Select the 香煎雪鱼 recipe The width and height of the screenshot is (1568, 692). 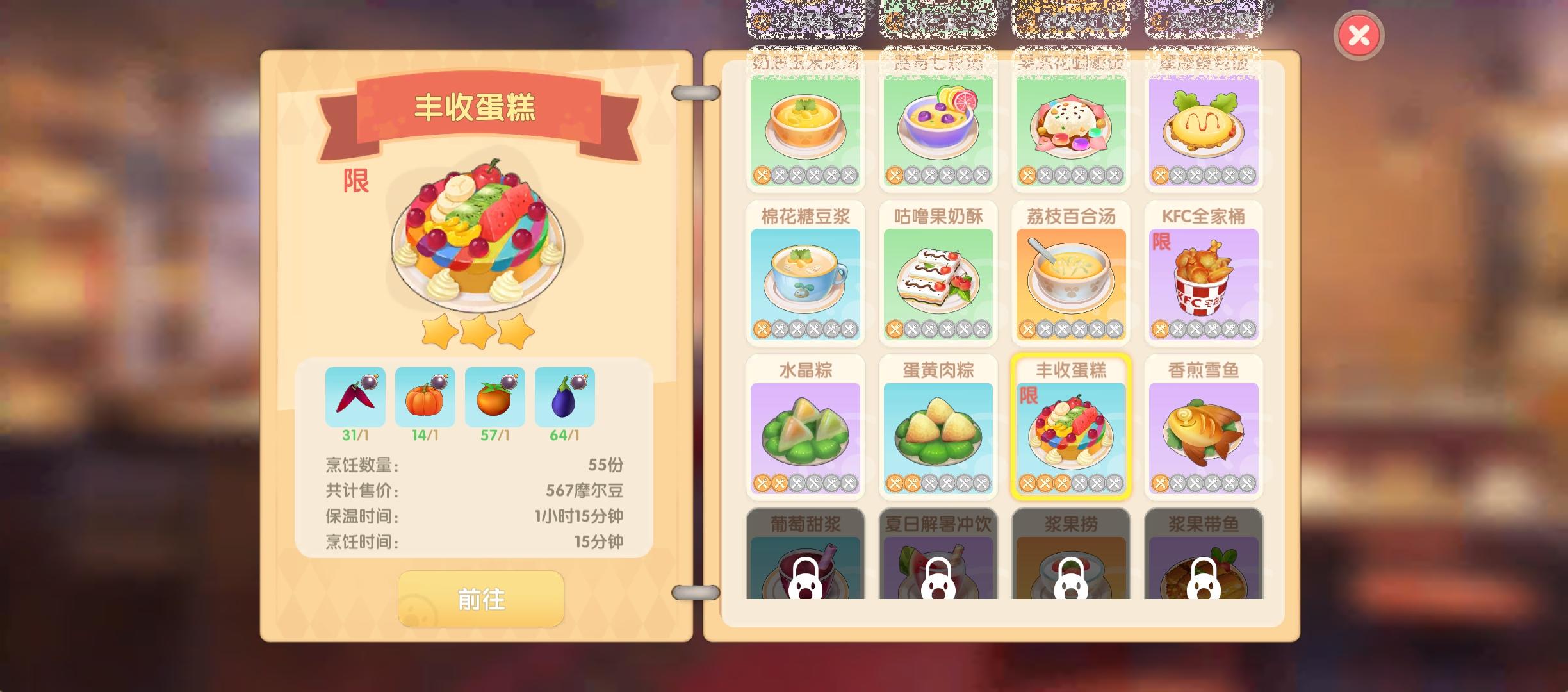coord(1204,426)
